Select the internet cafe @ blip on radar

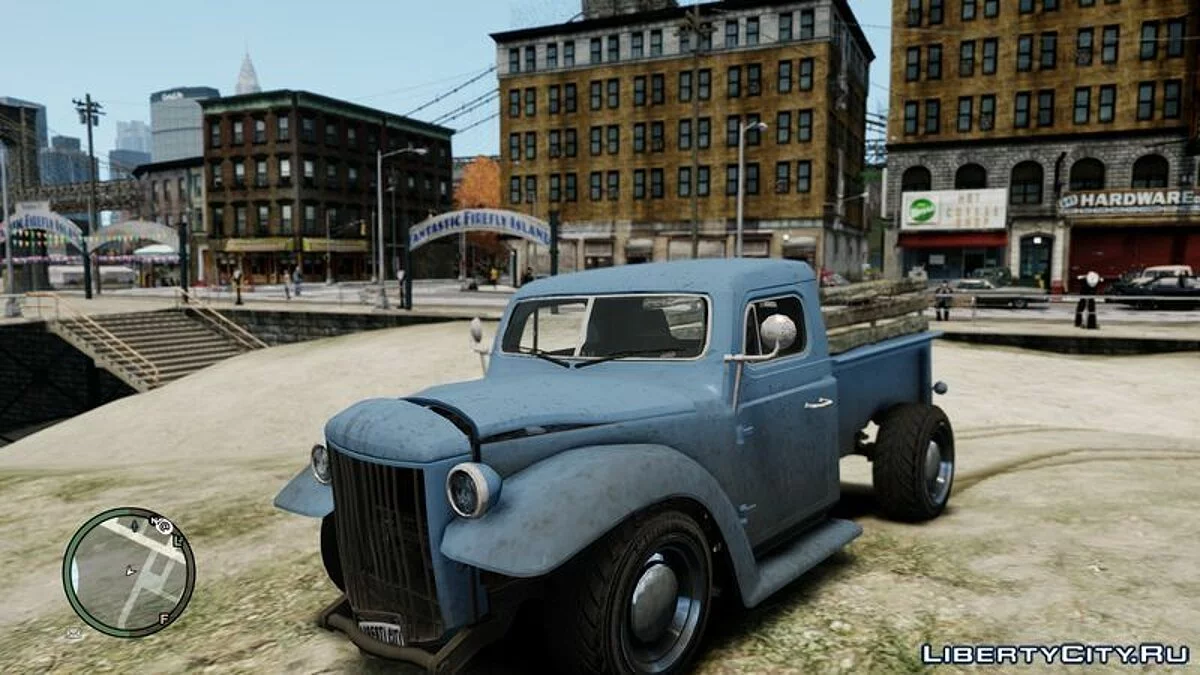click(163, 527)
